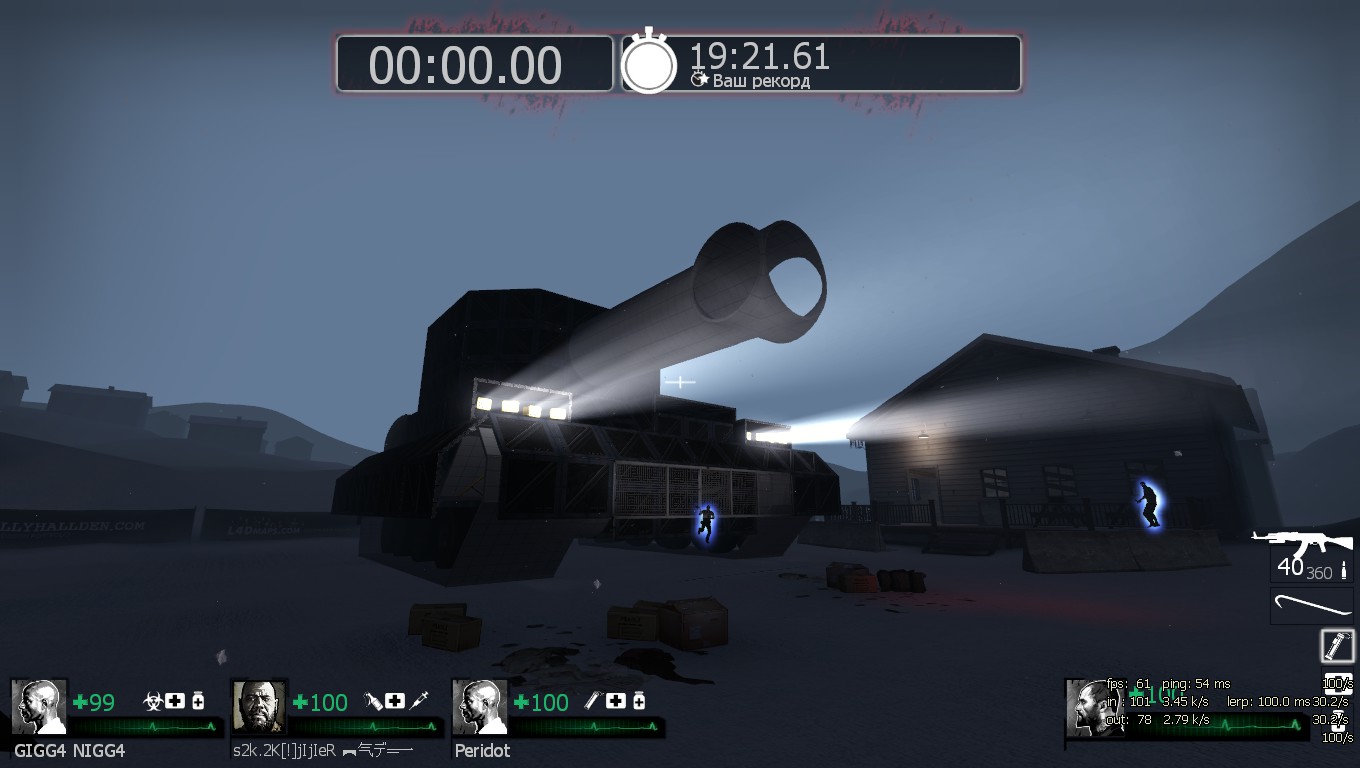Select the molotov bottle icon
Screen dimensions: 1360x768
pos(374,701)
